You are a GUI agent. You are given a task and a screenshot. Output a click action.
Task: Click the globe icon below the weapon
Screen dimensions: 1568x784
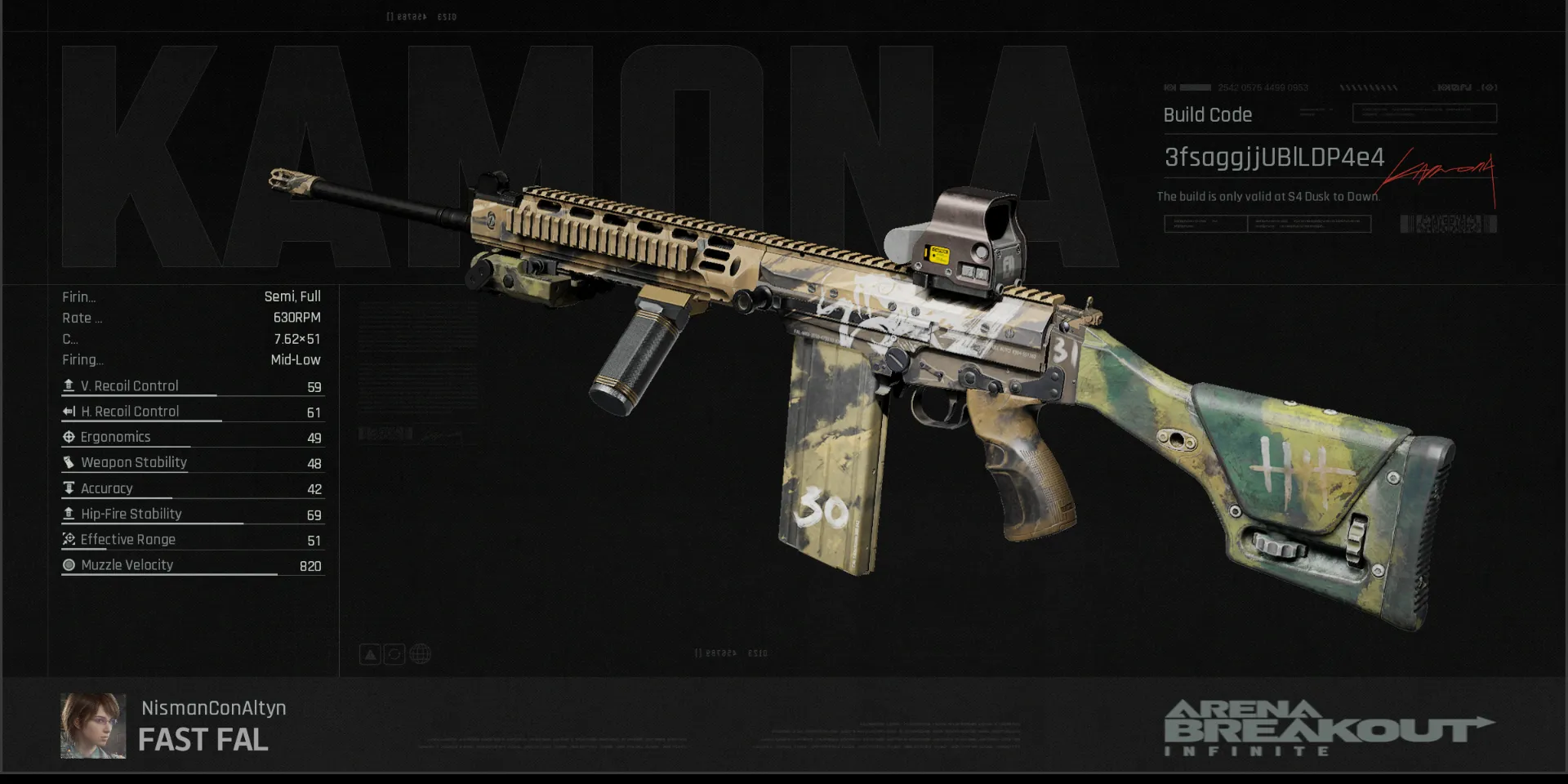tap(420, 654)
